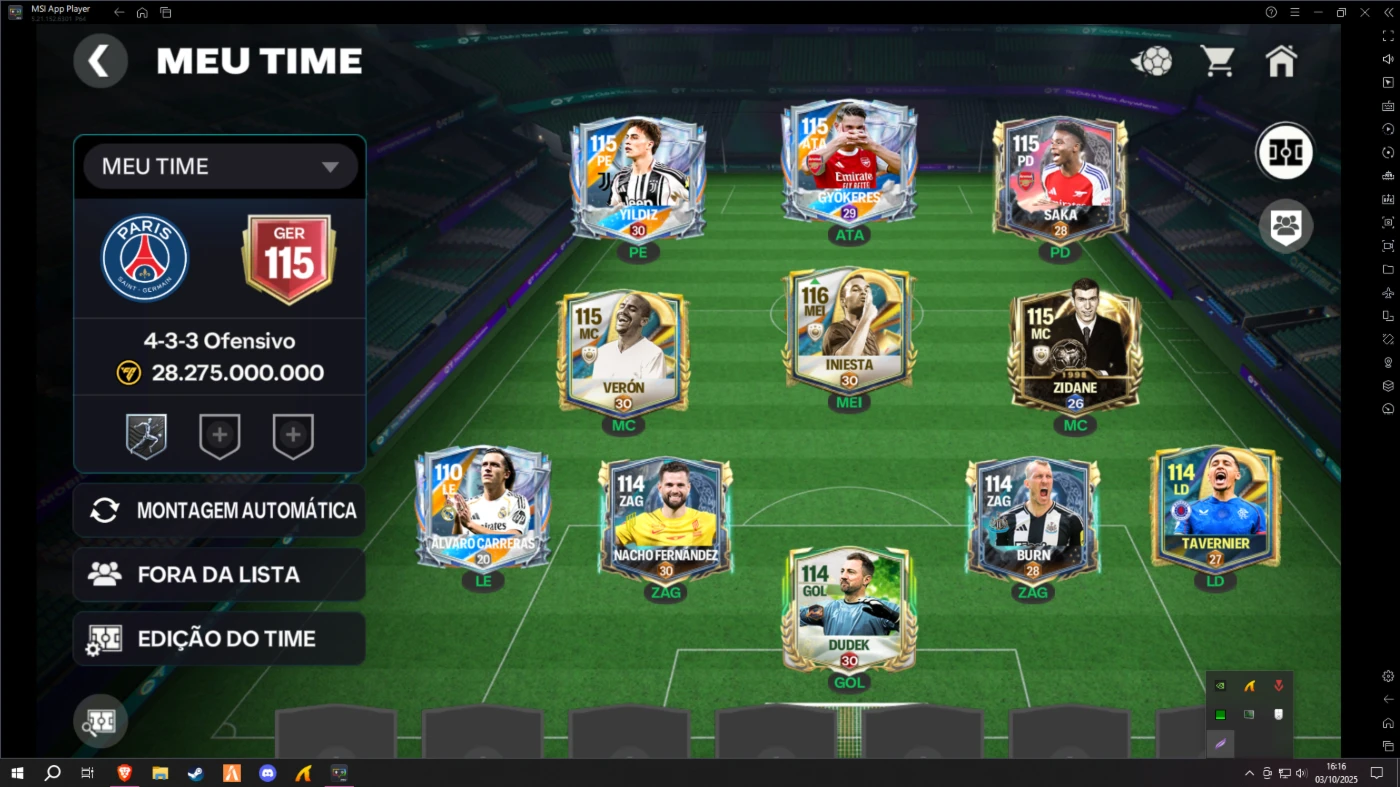Viewport: 1400px width, 787px height.
Task: Minimize the MSI App Player window
Action: click(x=1318, y=12)
